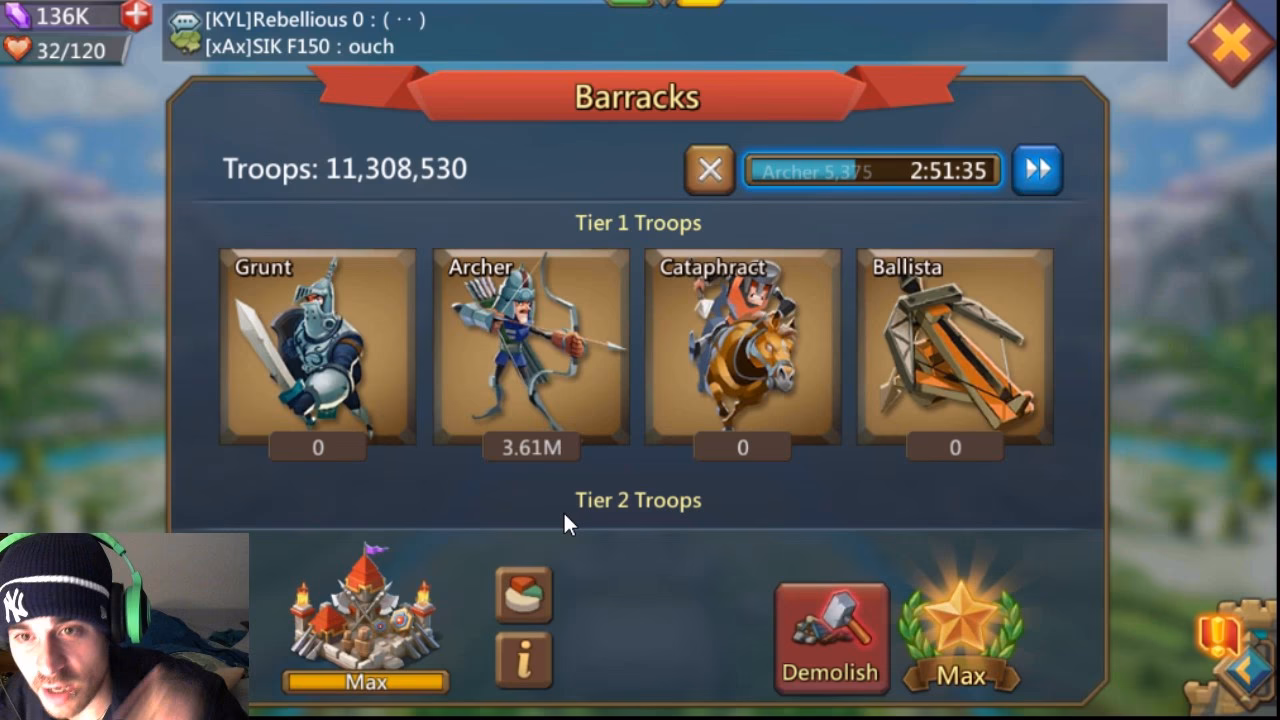This screenshot has width=1280, height=720.
Task: Cancel Archer training with the X
Action: coord(709,169)
